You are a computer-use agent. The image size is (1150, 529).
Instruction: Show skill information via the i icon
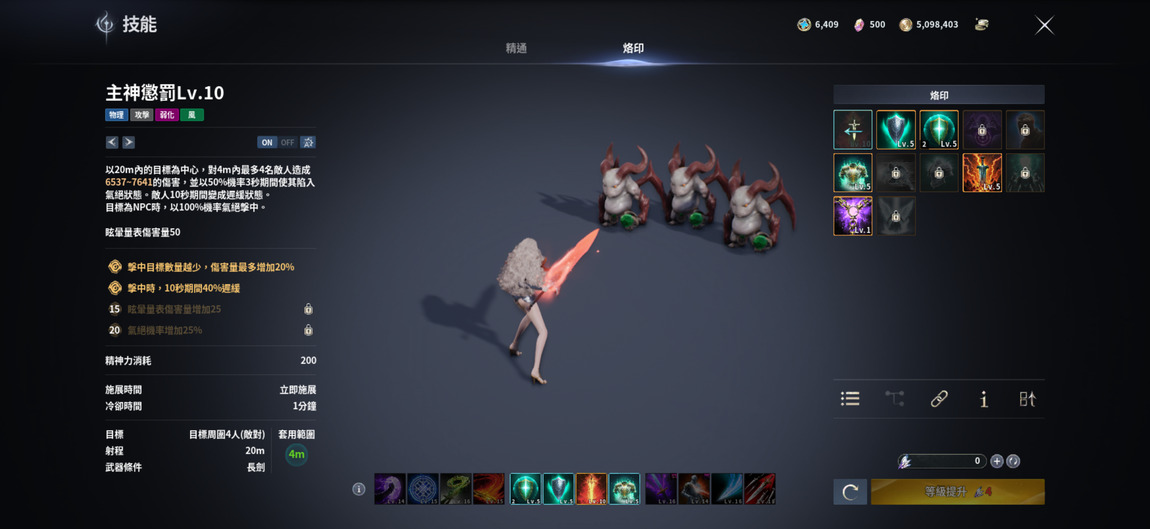coord(984,399)
